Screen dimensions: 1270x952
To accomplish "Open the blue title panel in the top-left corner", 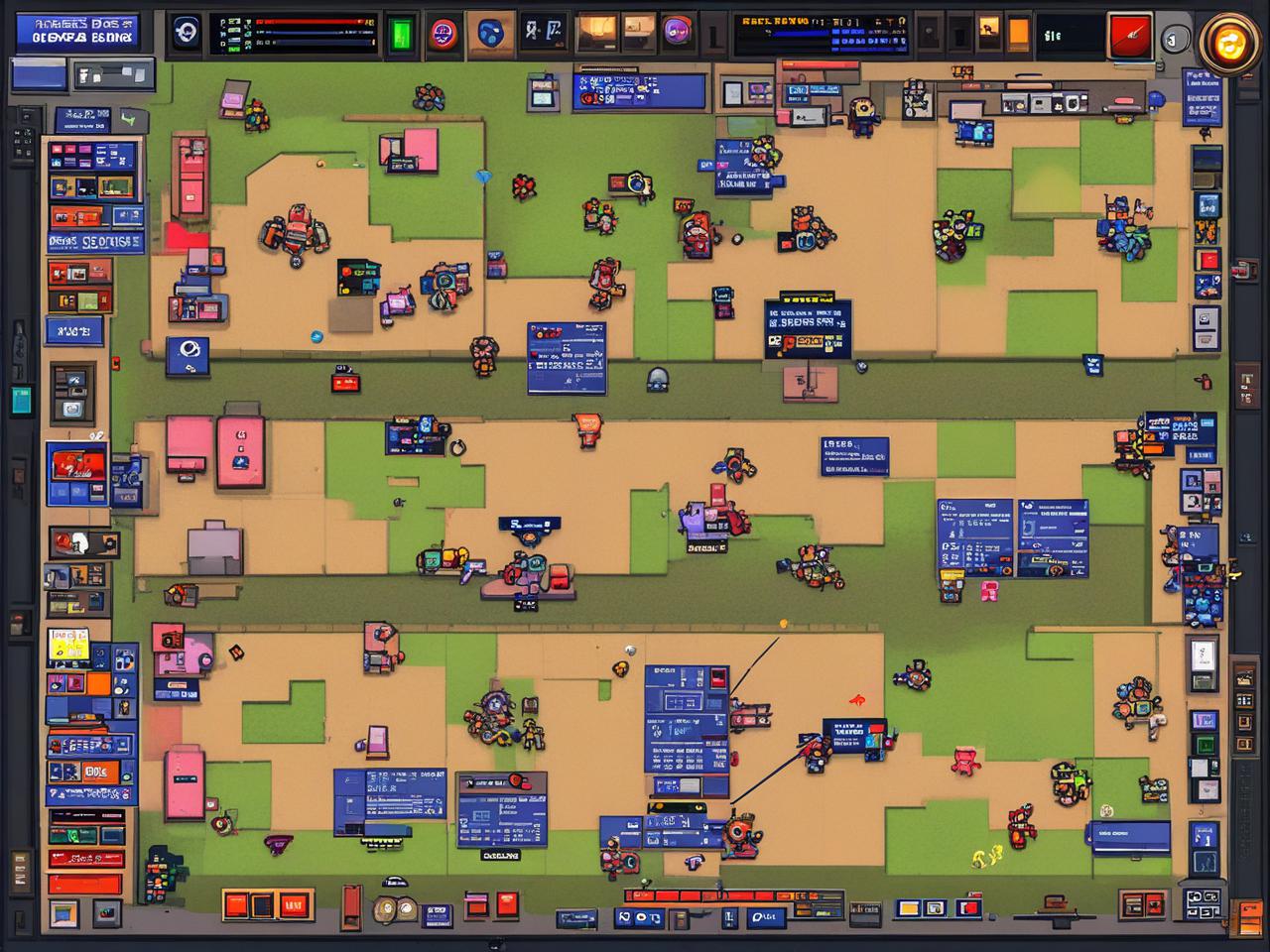I will pos(79,31).
